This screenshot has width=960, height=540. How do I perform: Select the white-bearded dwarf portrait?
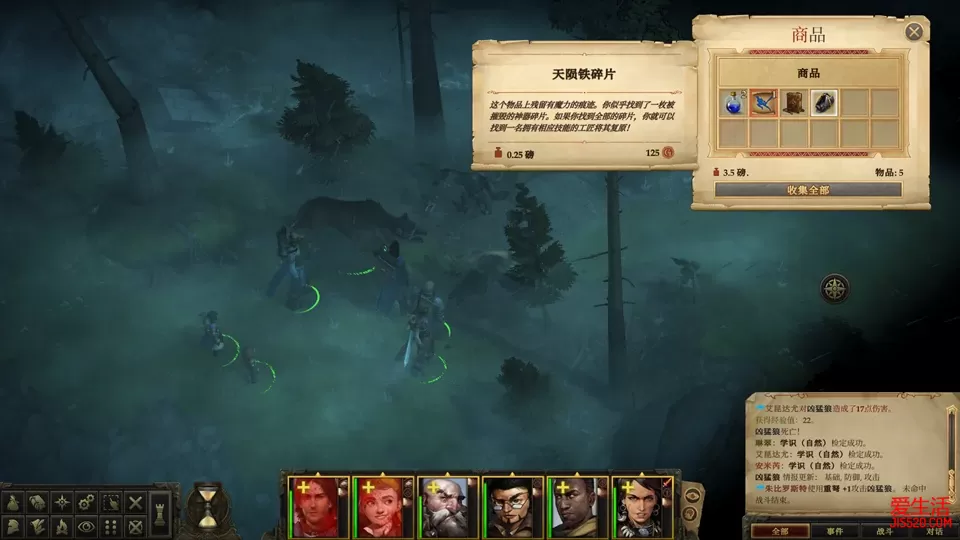447,508
